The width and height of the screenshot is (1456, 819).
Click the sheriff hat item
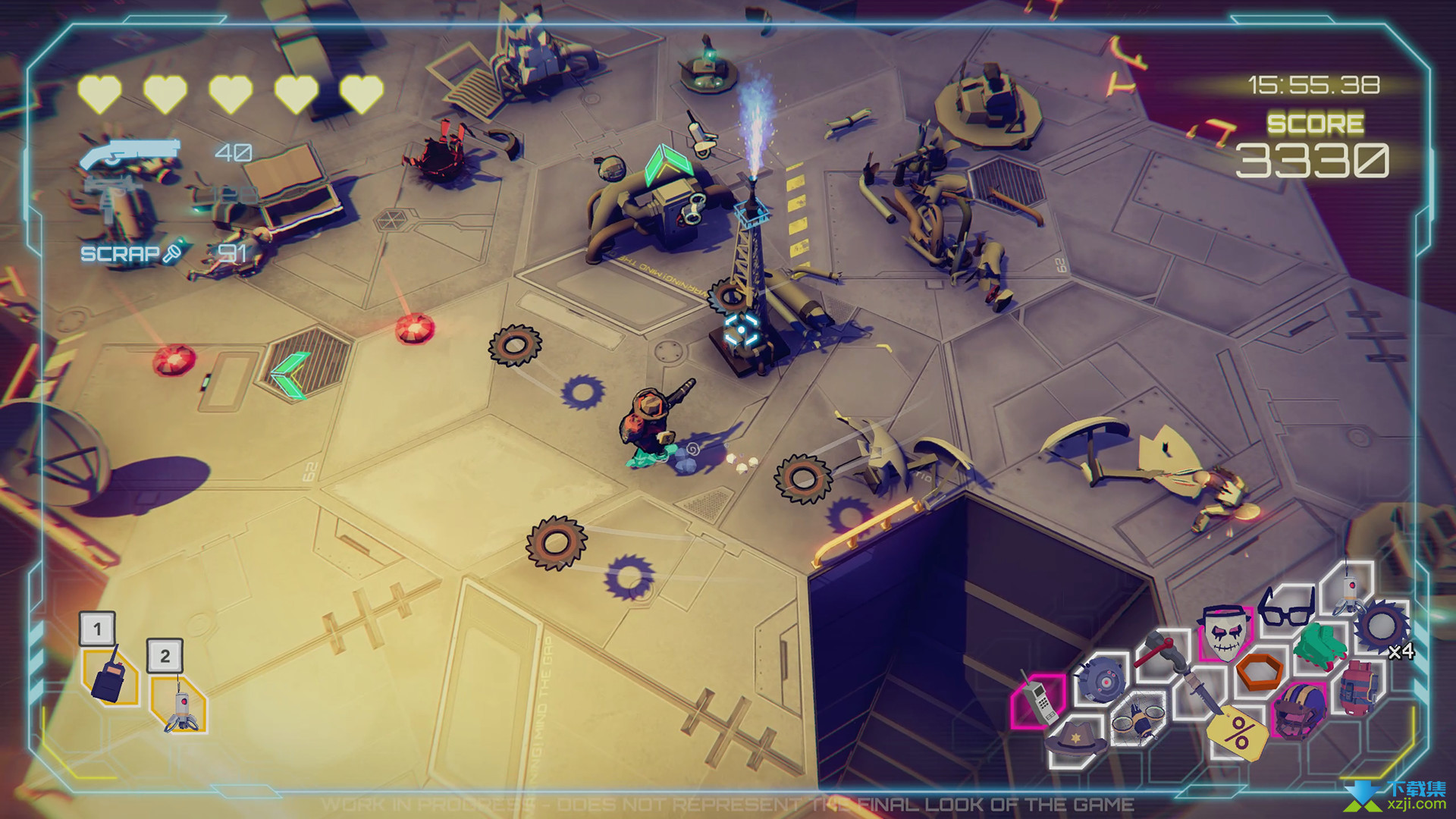[1076, 739]
